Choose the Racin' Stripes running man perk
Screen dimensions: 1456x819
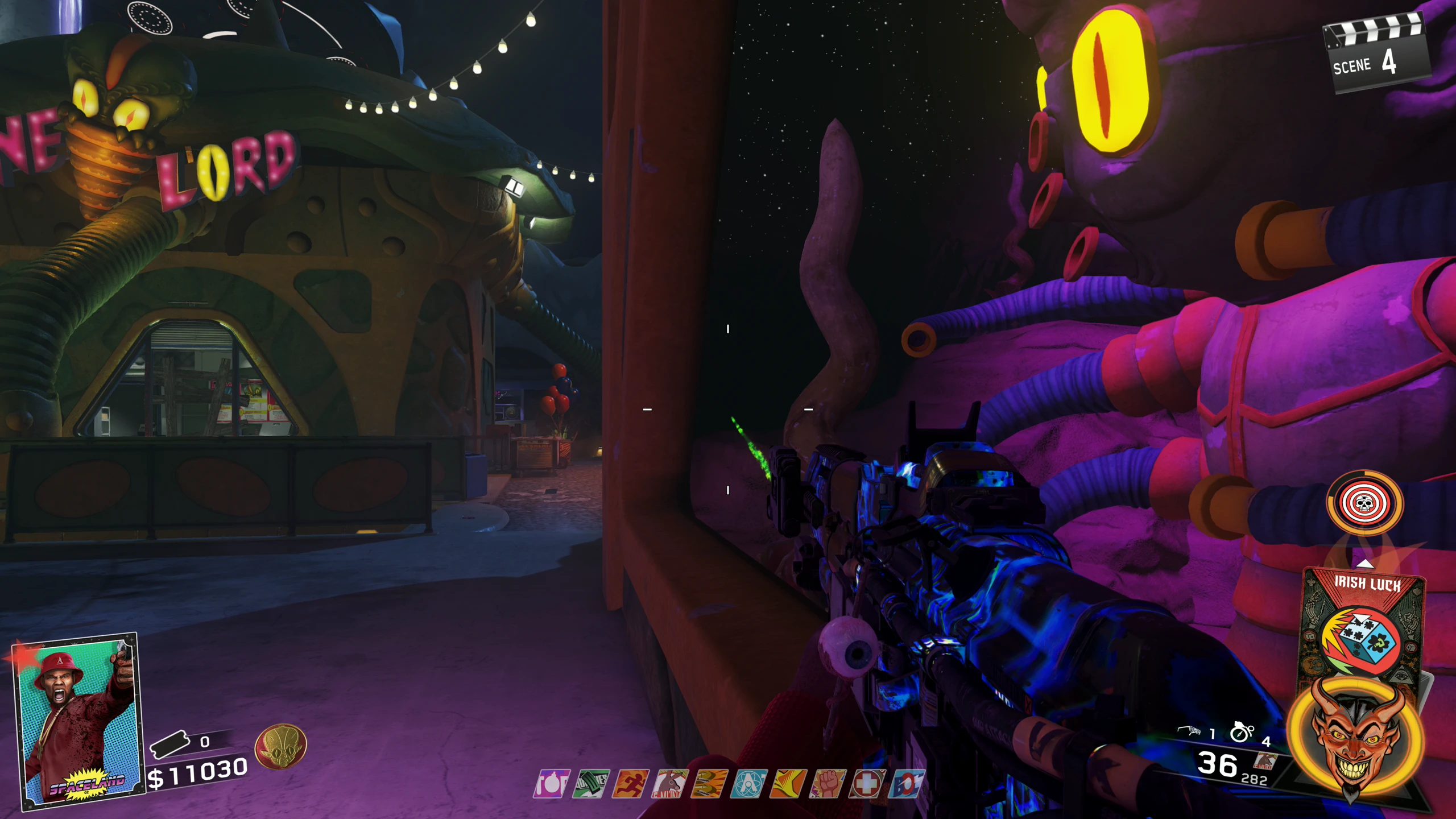630,784
